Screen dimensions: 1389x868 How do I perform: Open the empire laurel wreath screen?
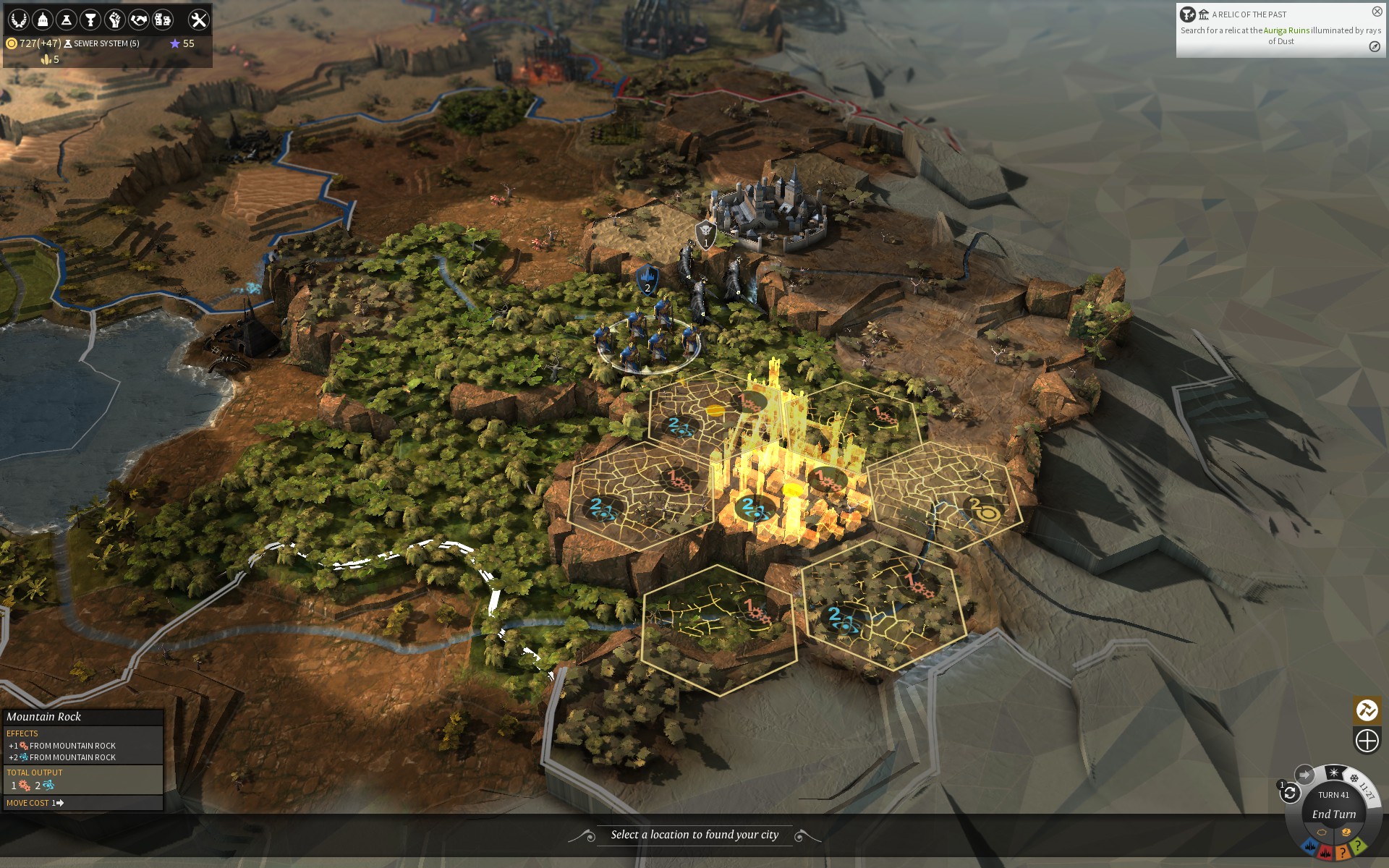[19, 20]
